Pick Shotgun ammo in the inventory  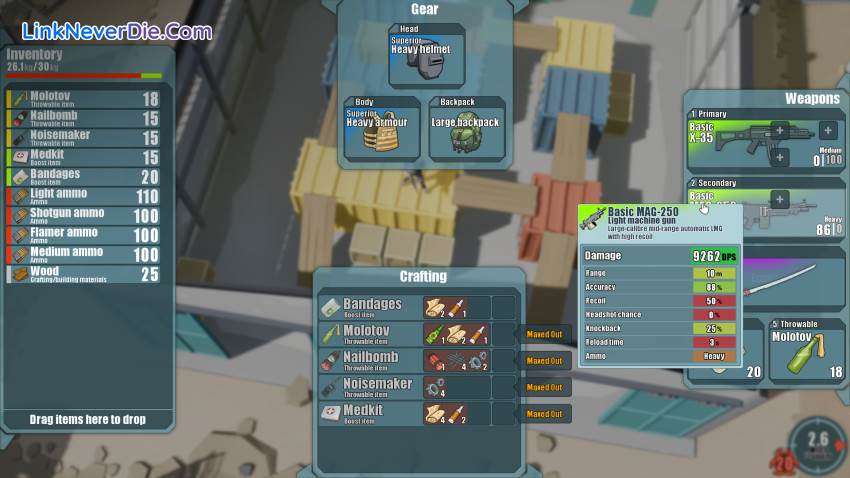point(84,216)
